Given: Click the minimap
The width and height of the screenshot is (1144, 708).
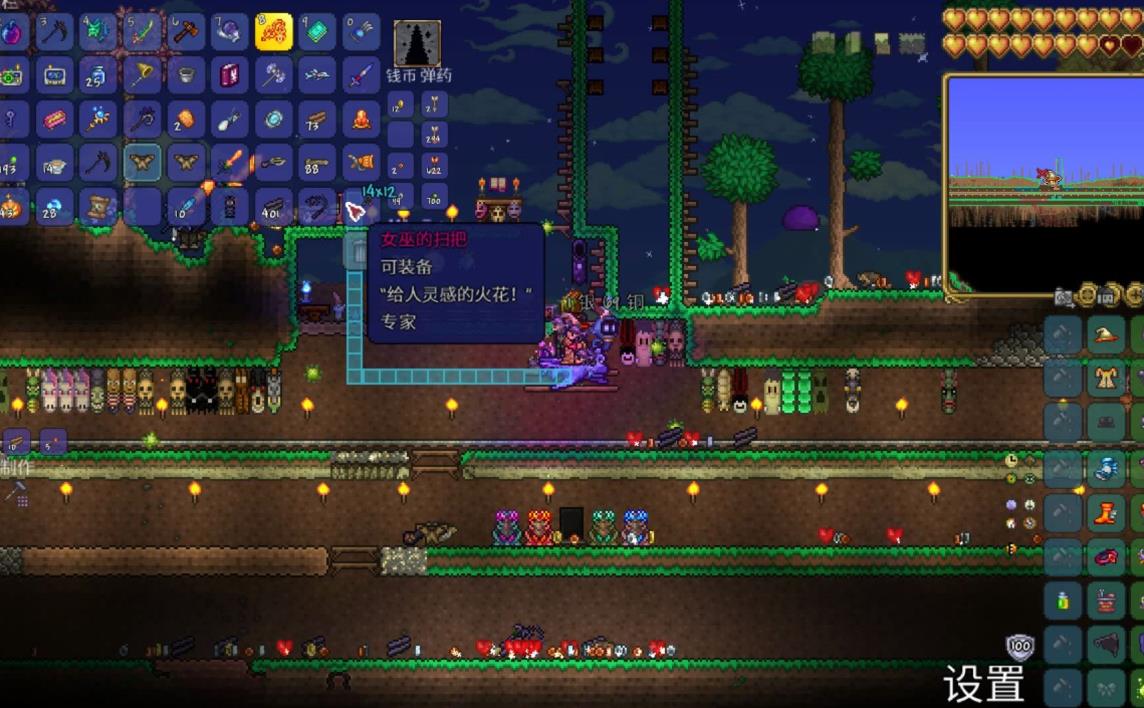Looking at the screenshot, I should [x=1044, y=185].
